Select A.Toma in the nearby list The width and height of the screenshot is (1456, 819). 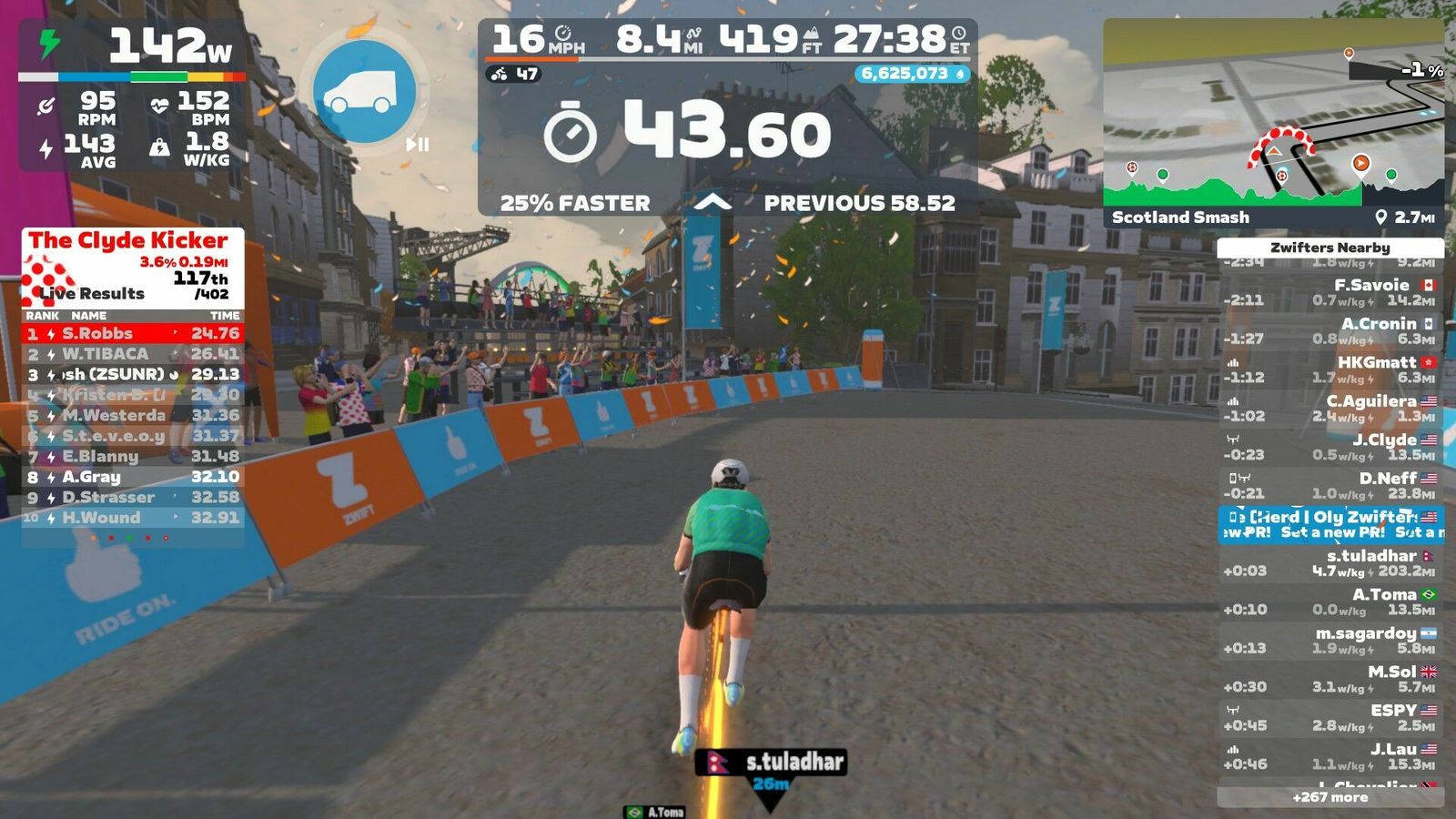click(1330, 602)
